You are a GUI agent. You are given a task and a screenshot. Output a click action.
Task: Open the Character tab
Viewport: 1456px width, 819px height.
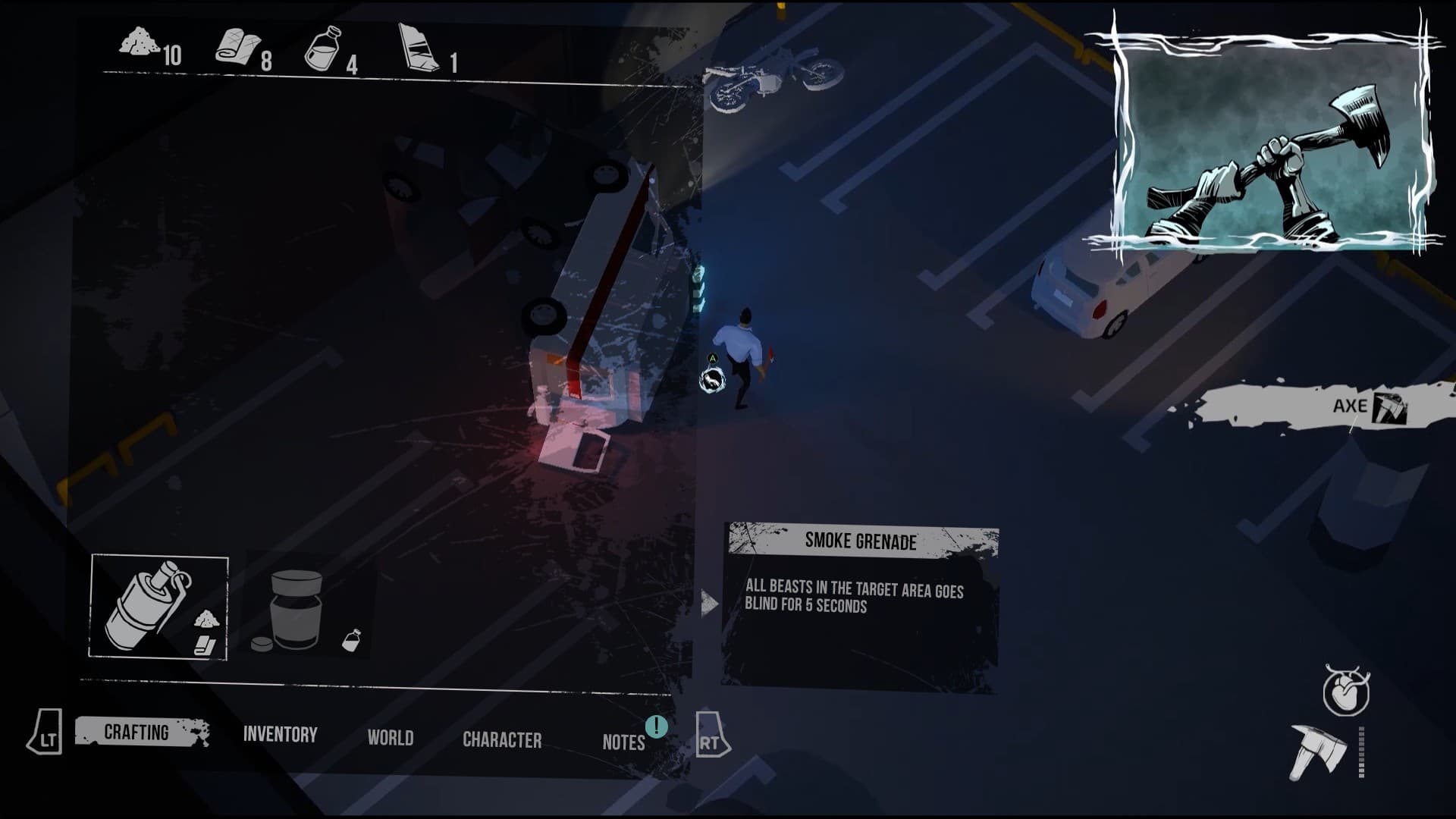[x=503, y=739]
